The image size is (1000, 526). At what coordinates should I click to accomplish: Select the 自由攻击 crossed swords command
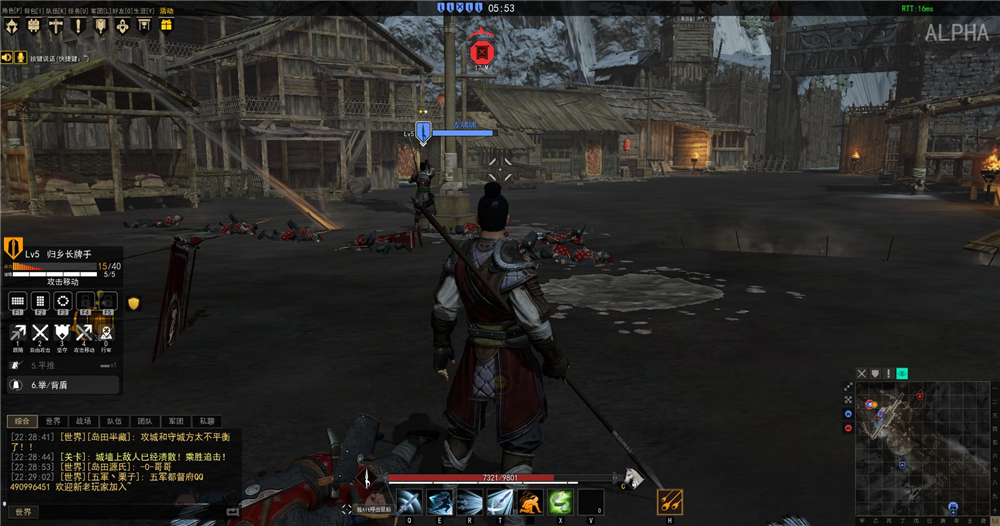pyautogui.click(x=40, y=334)
